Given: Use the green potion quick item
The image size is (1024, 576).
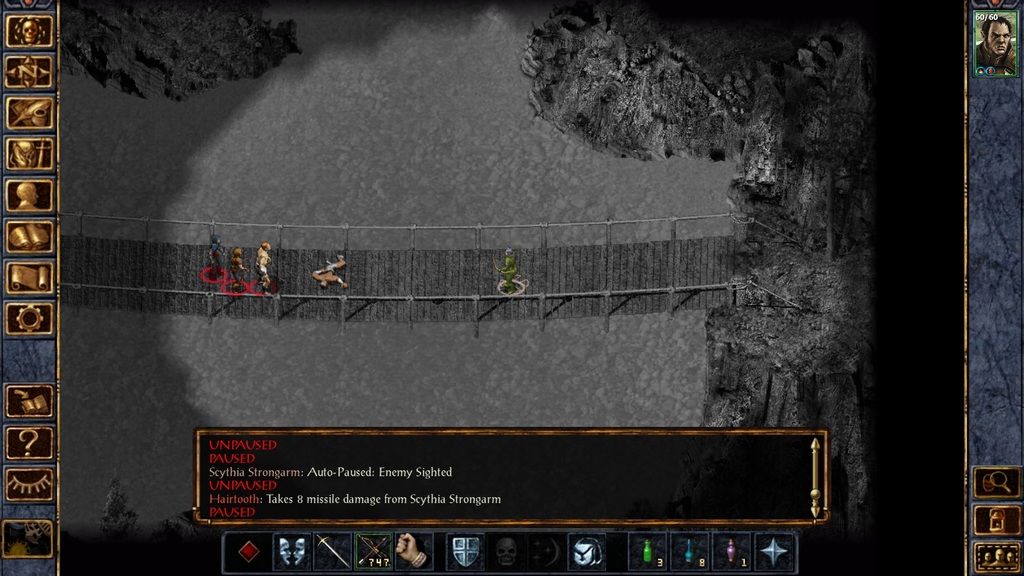Looking at the screenshot, I should pos(648,552).
